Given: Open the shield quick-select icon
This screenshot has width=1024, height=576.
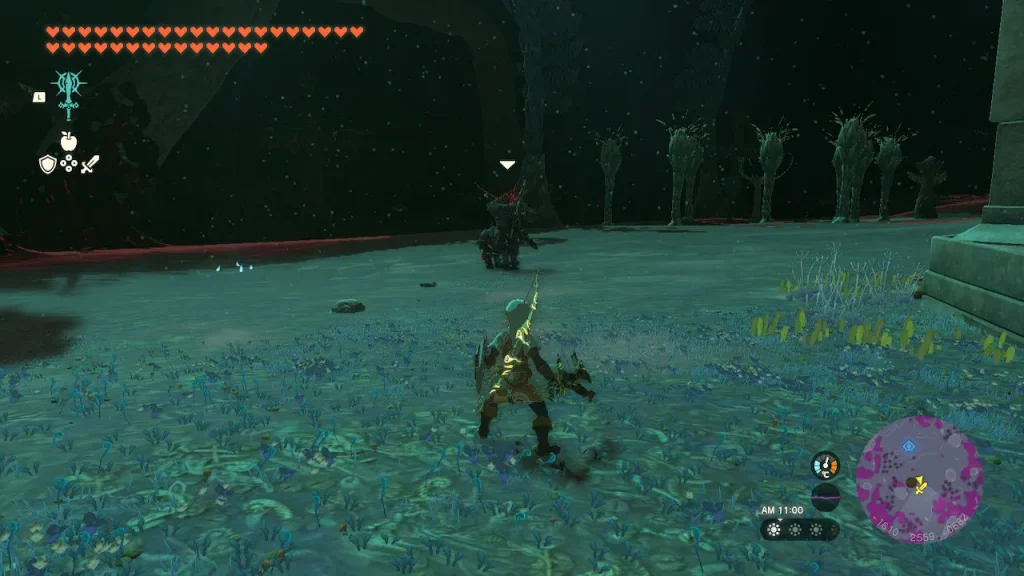Looking at the screenshot, I should pyautogui.click(x=47, y=164).
